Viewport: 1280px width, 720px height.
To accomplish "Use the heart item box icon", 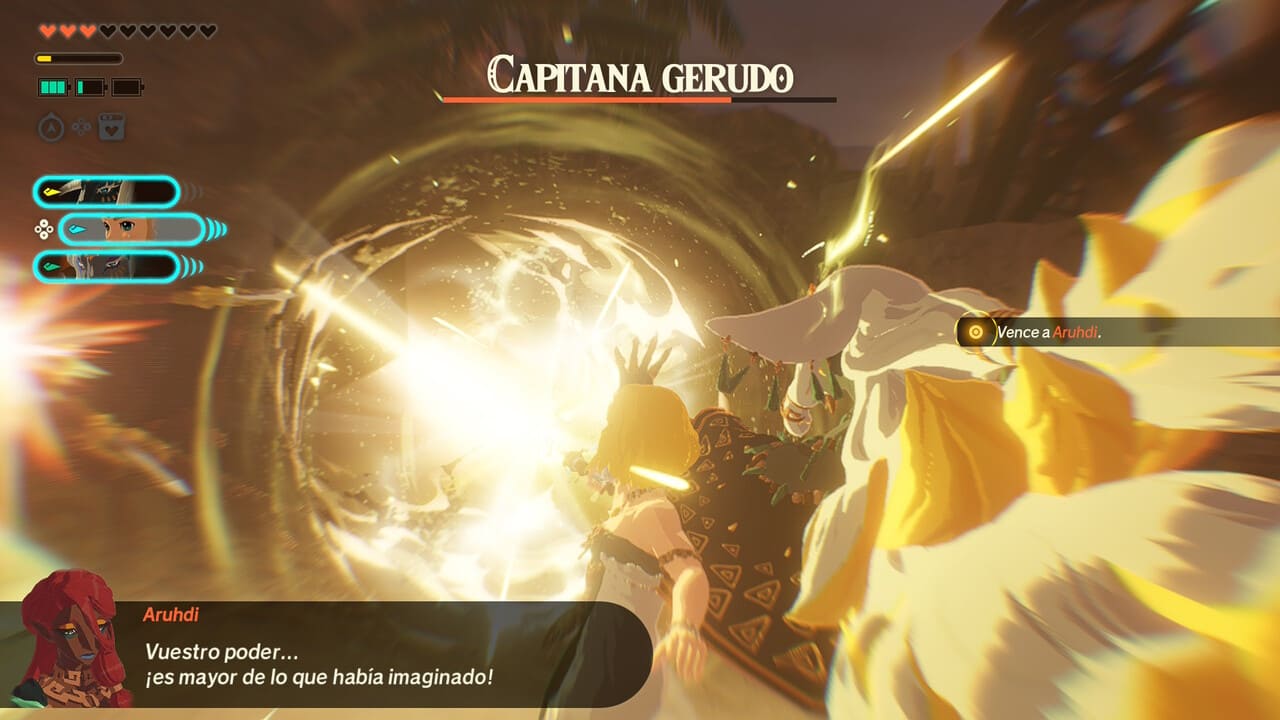I will pos(111,127).
